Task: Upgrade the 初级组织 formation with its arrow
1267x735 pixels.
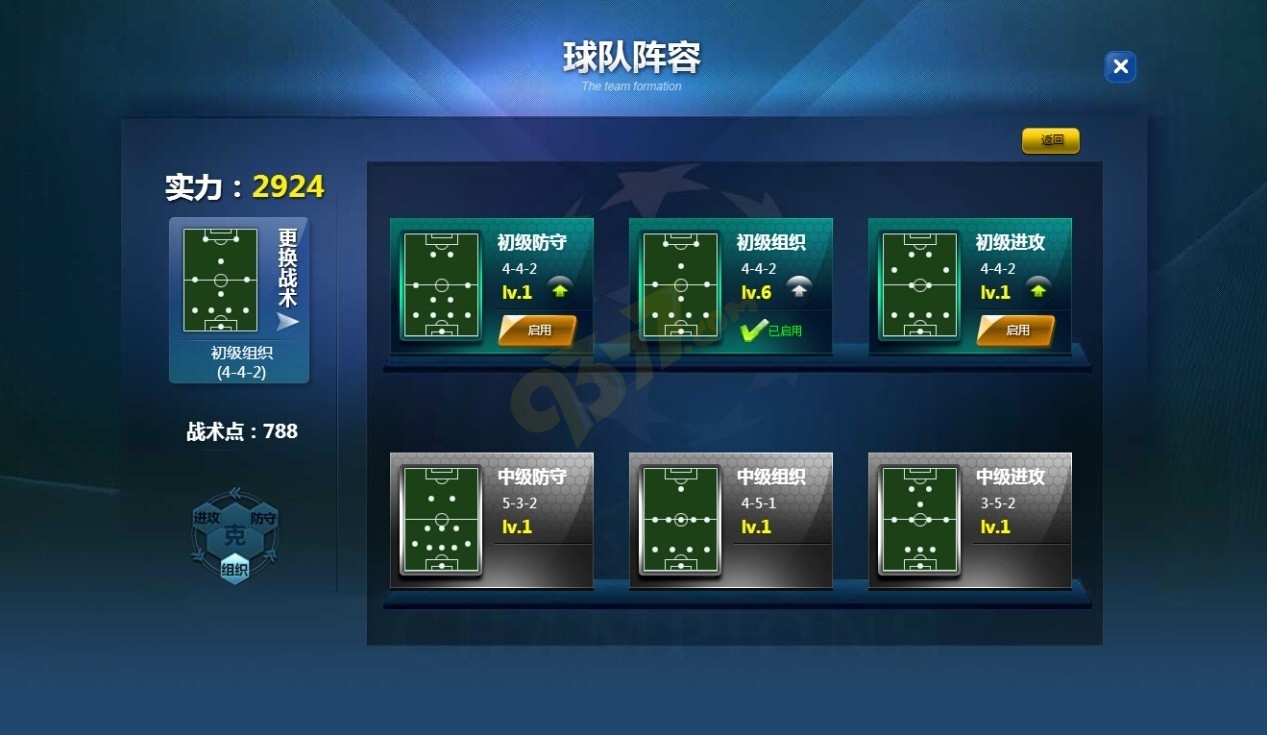Action: tap(799, 290)
